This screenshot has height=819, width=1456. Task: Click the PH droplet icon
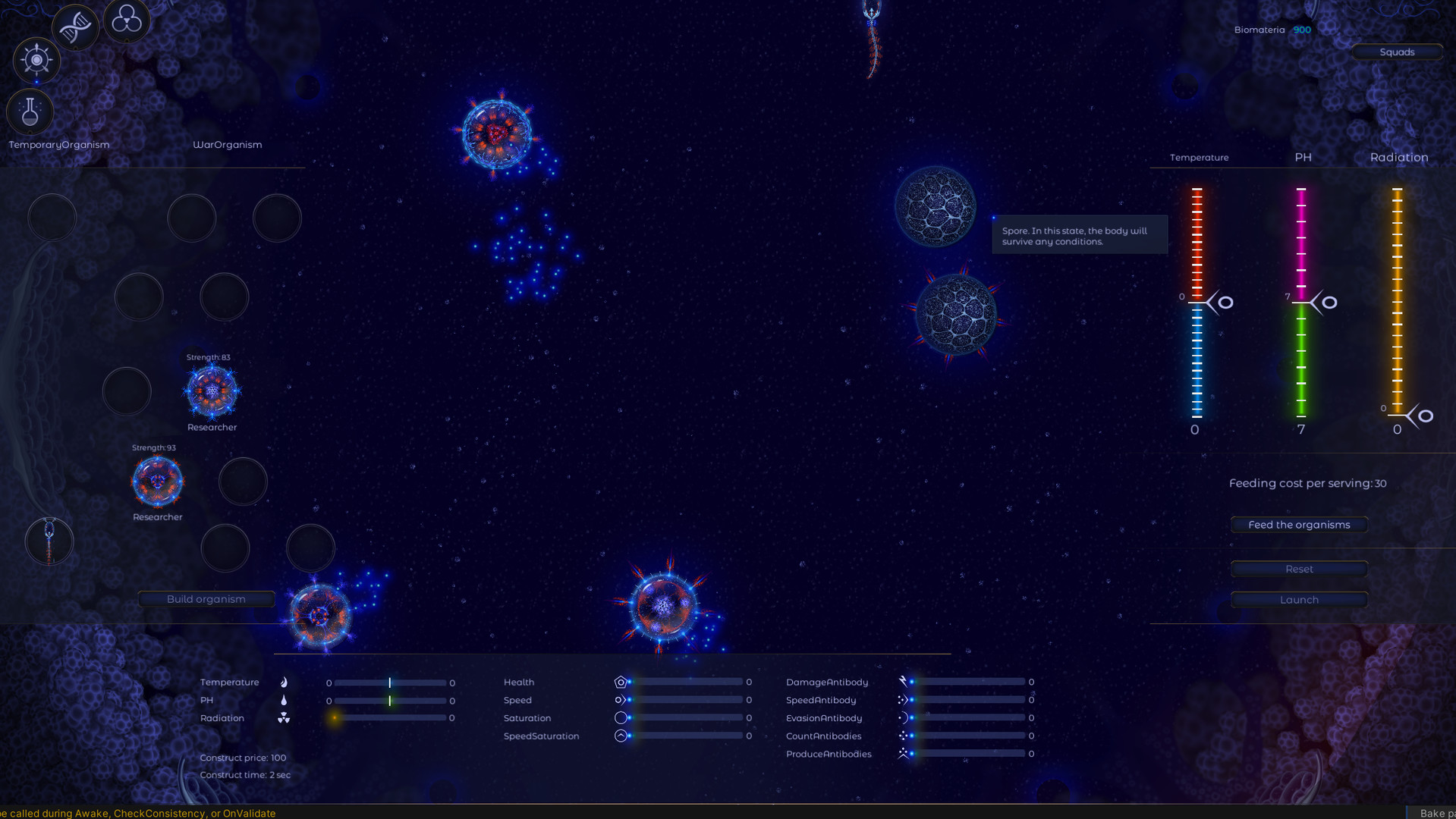pos(284,699)
